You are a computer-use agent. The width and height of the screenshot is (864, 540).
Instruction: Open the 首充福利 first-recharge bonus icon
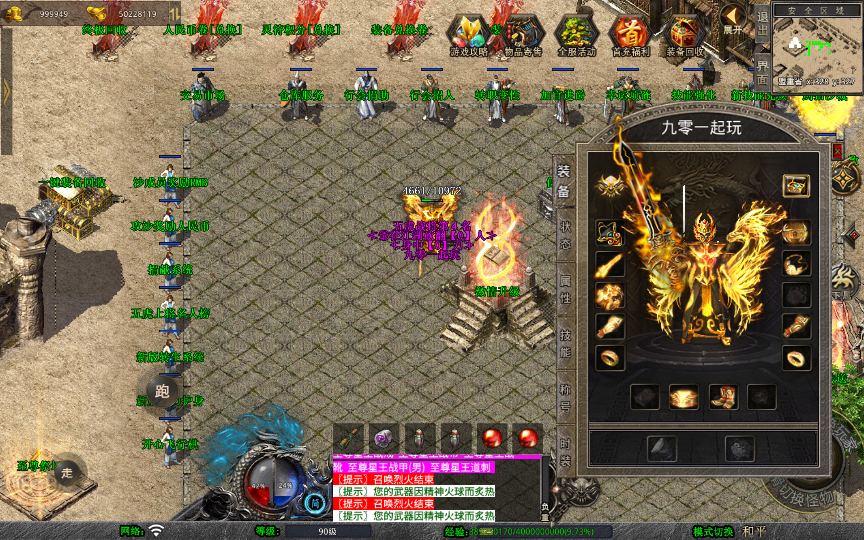coord(630,34)
